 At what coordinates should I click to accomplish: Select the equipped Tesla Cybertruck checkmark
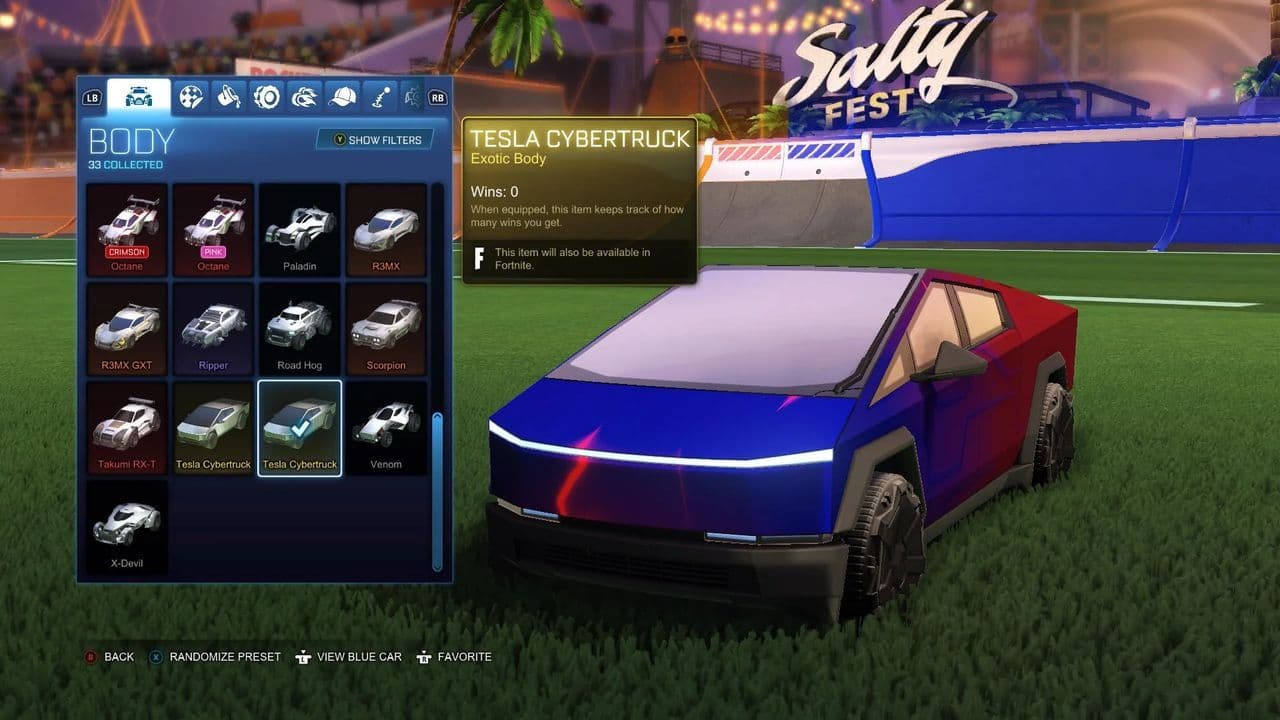click(x=300, y=427)
